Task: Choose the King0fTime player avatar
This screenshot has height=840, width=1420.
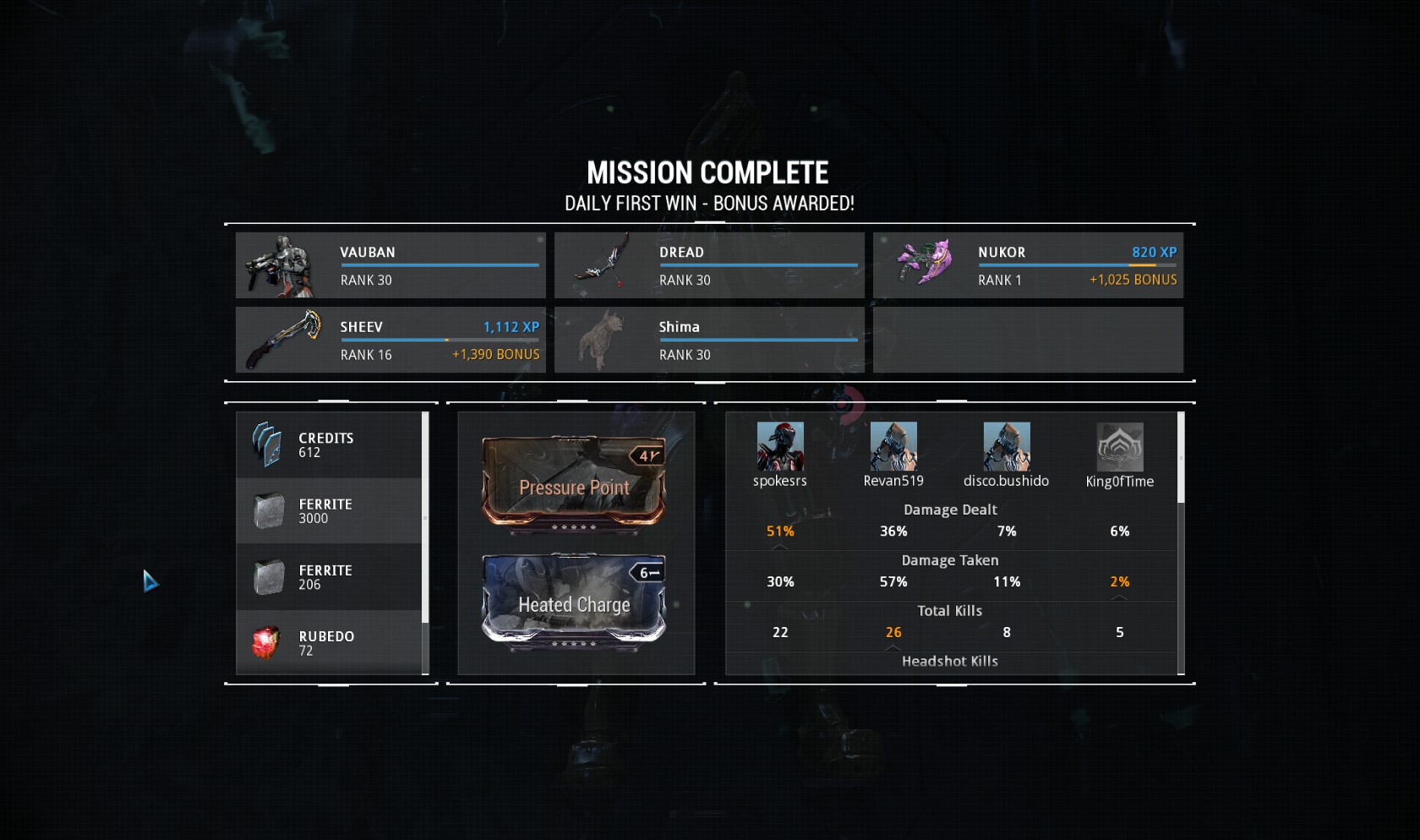Action: tap(1120, 446)
